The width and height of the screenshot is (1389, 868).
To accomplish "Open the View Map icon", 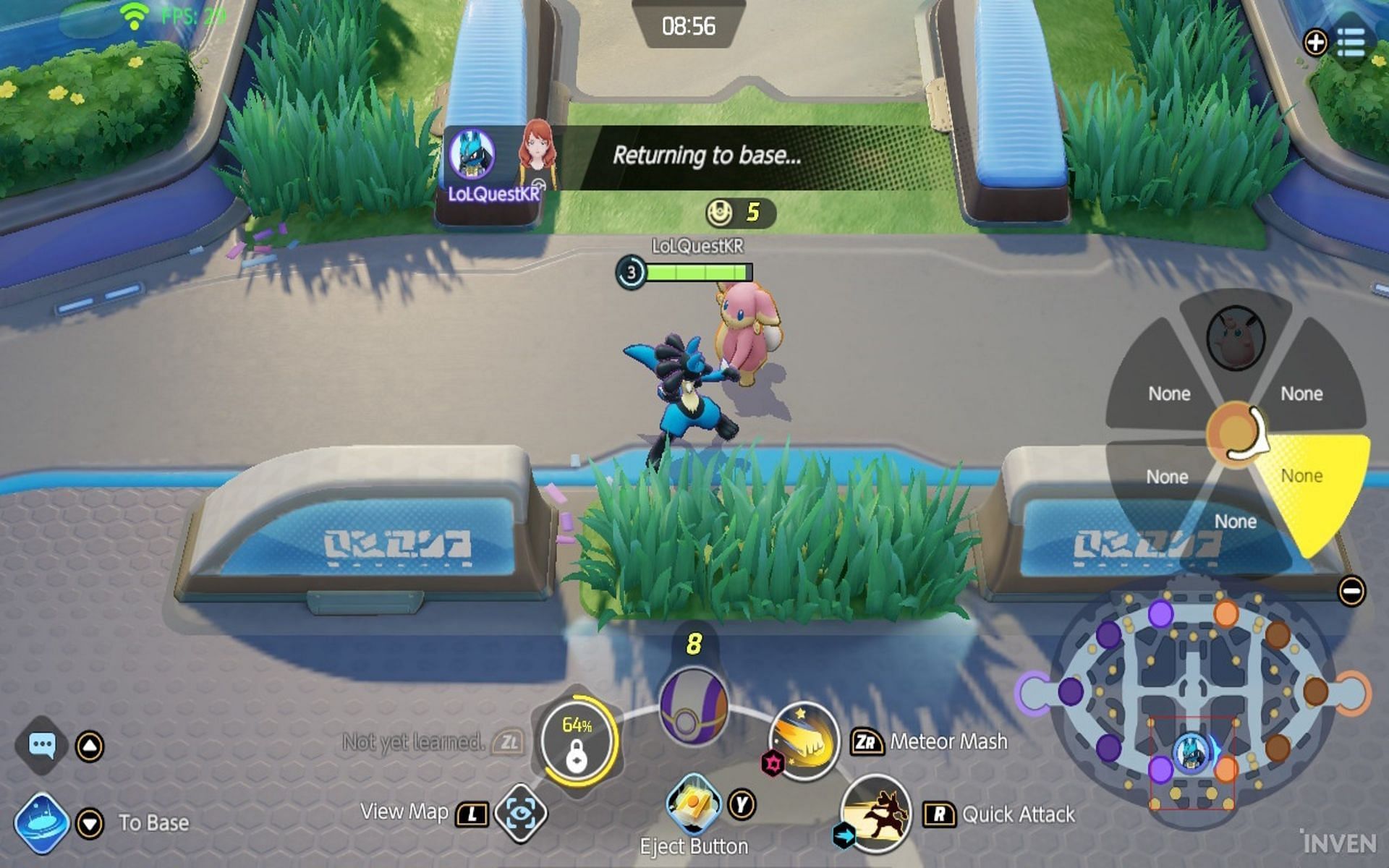I will point(520,814).
